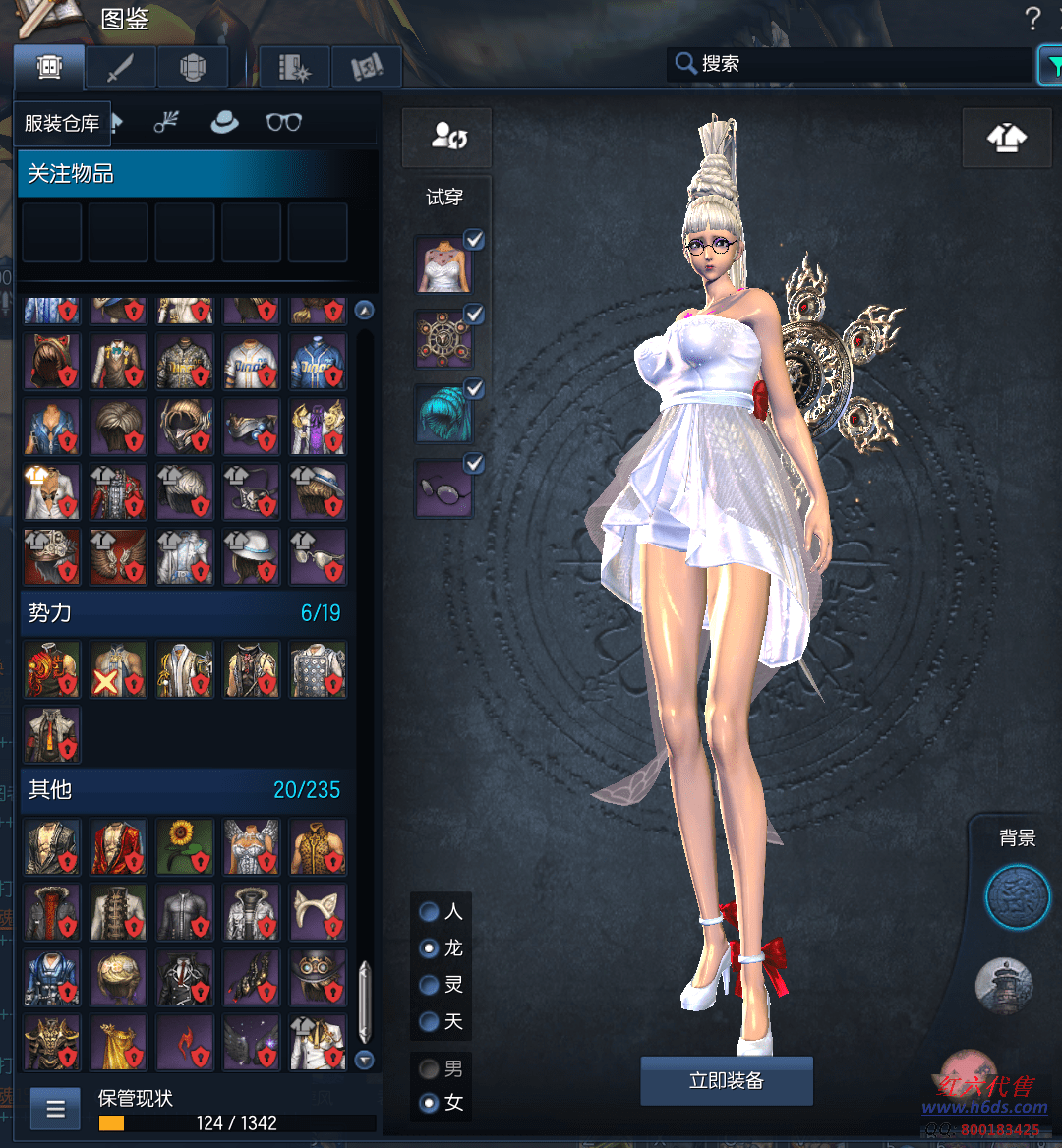Show the glasses accessory category
Image resolution: width=1062 pixels, height=1148 pixels.
(283, 122)
